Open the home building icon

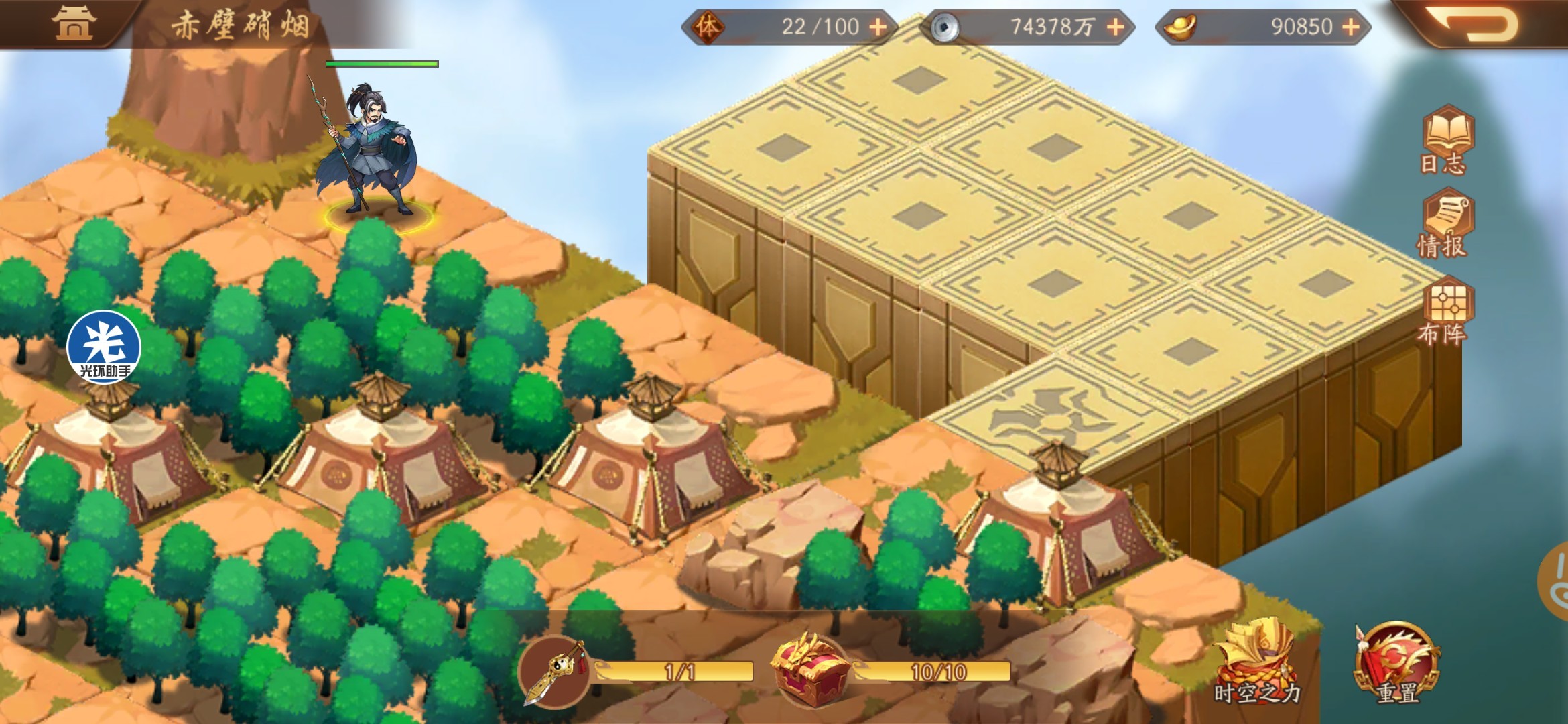(x=74, y=23)
